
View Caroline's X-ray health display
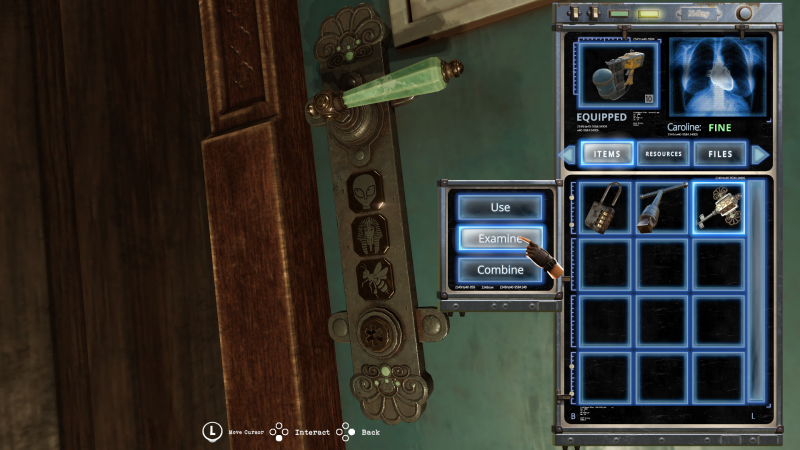pos(718,78)
